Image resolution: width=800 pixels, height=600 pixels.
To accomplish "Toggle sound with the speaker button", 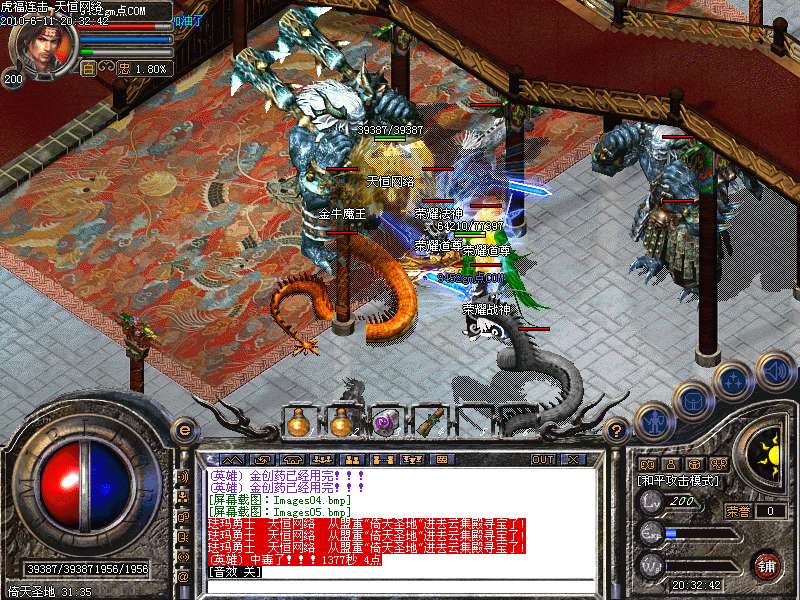I will click(775, 372).
